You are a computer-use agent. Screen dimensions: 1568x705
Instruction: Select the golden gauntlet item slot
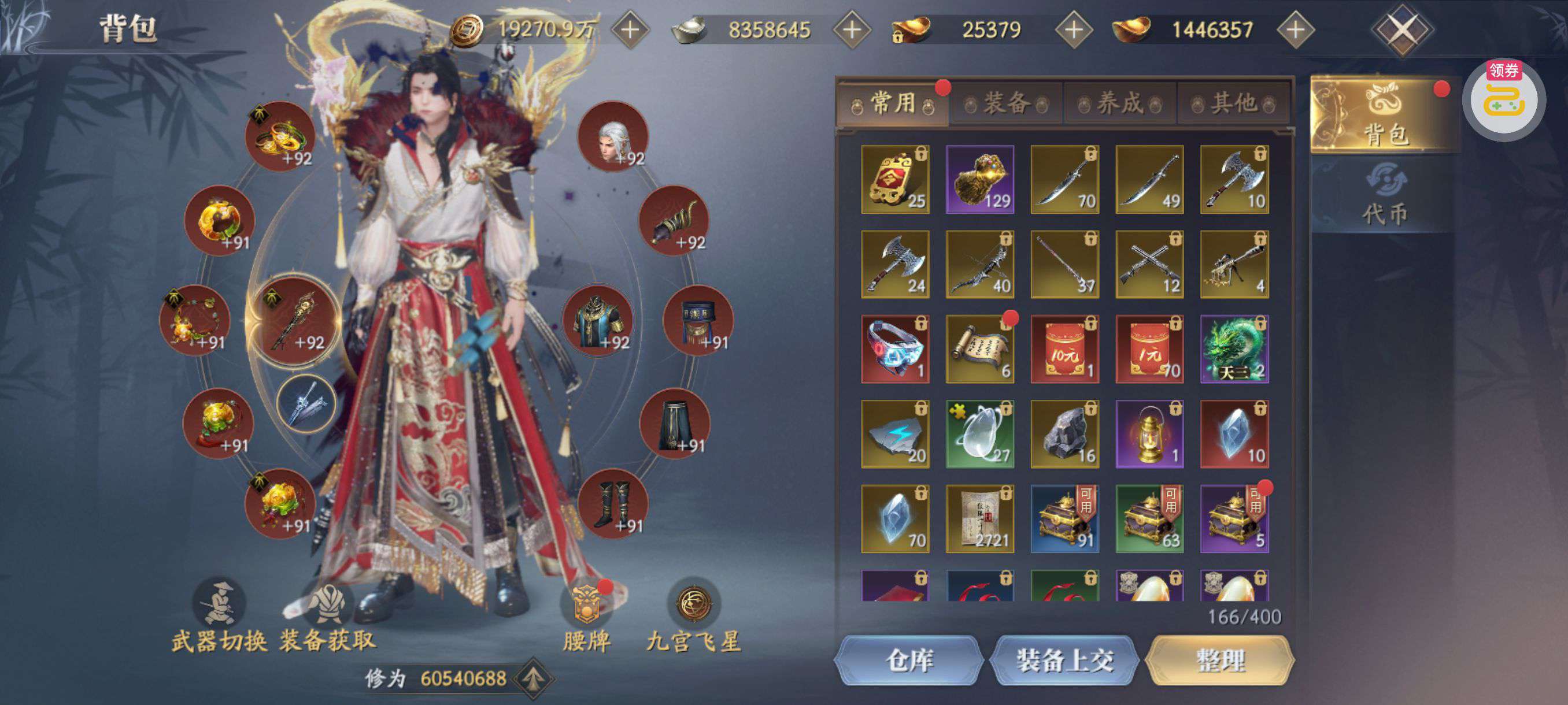(980, 180)
